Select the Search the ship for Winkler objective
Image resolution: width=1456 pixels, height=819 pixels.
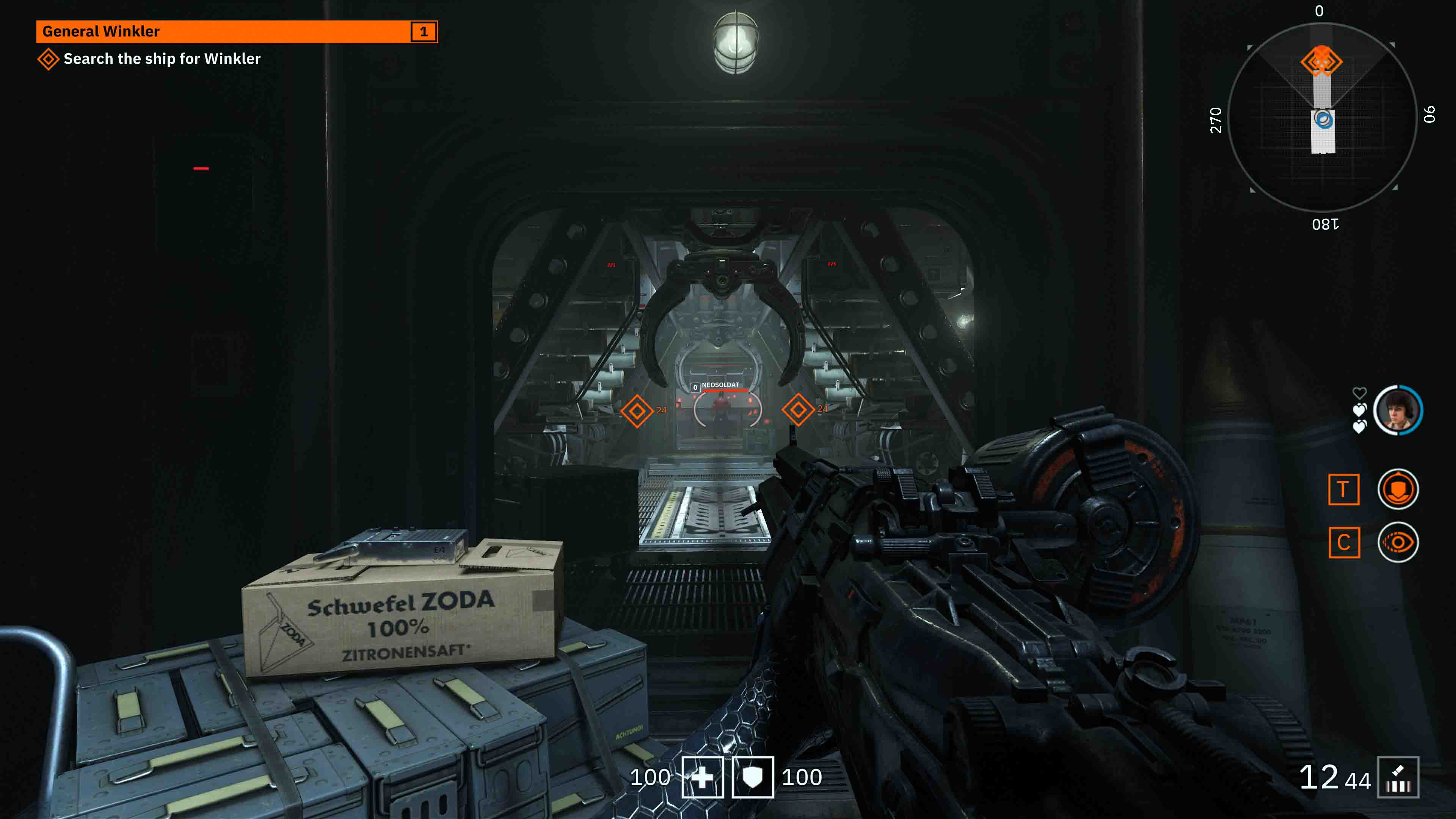[162, 59]
